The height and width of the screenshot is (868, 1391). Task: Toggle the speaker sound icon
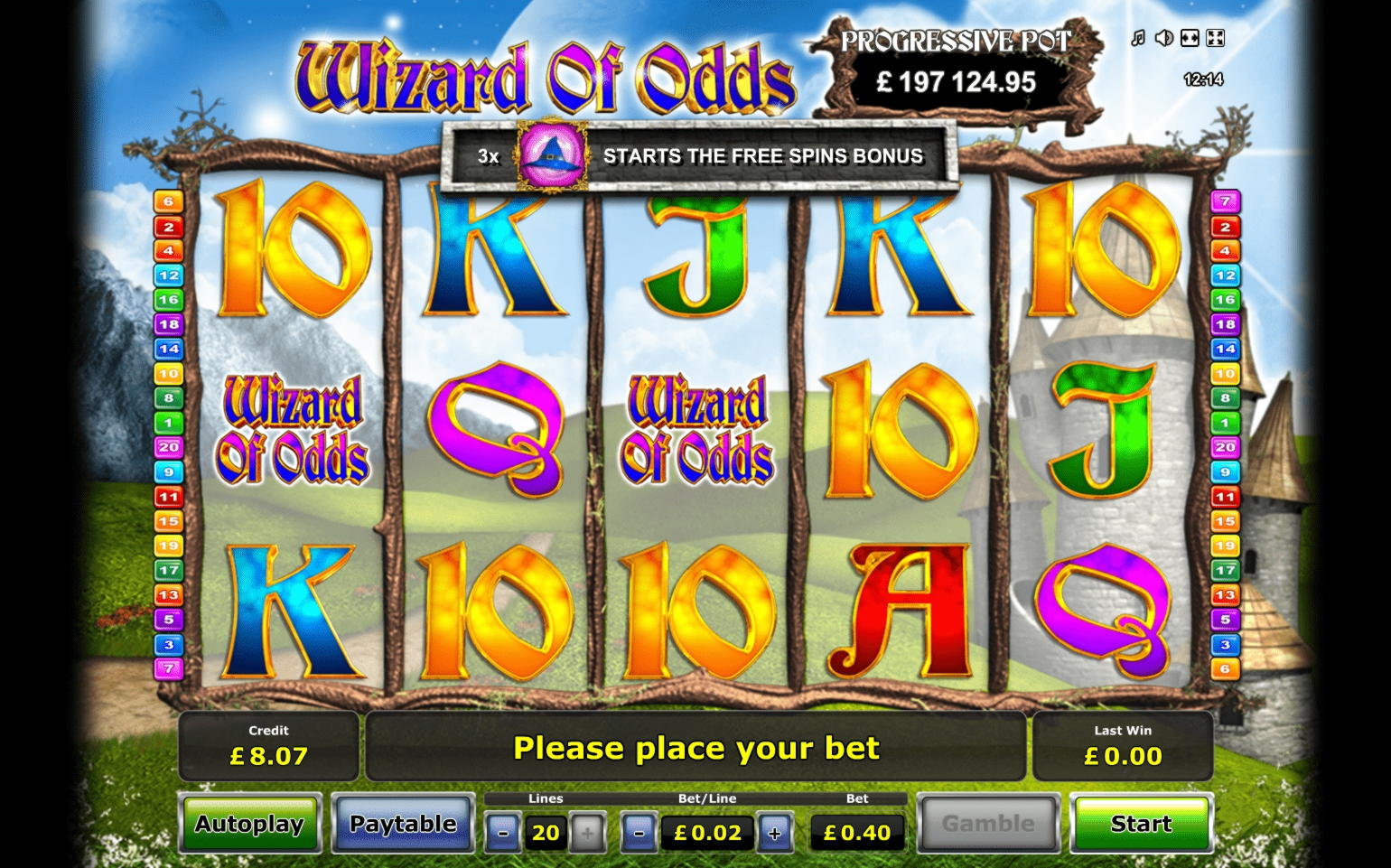(x=1164, y=38)
